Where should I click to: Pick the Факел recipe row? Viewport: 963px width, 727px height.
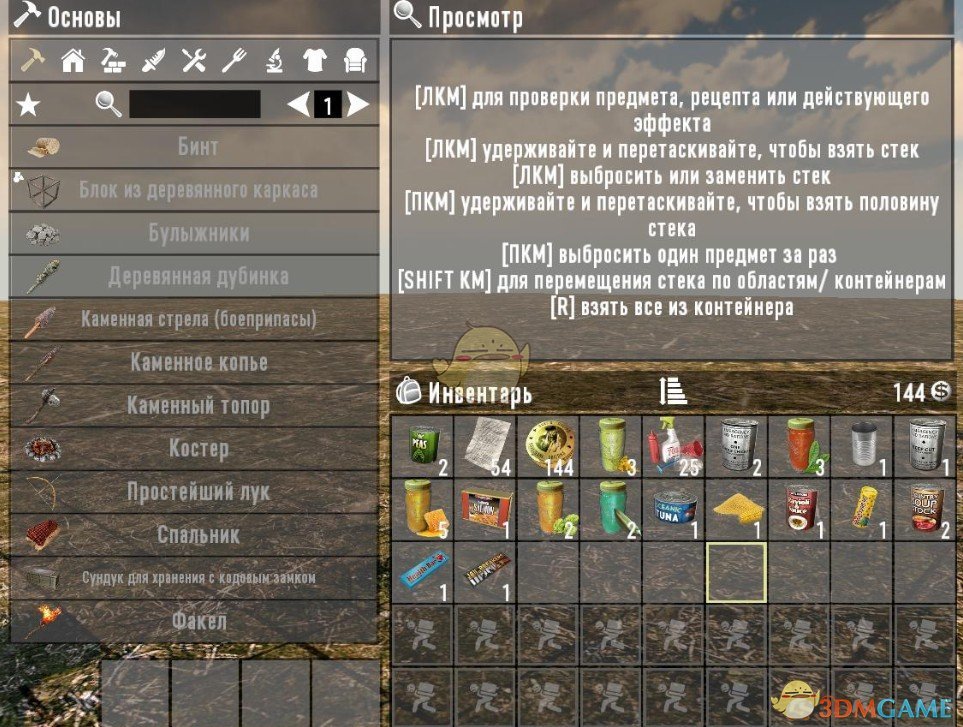(194, 621)
